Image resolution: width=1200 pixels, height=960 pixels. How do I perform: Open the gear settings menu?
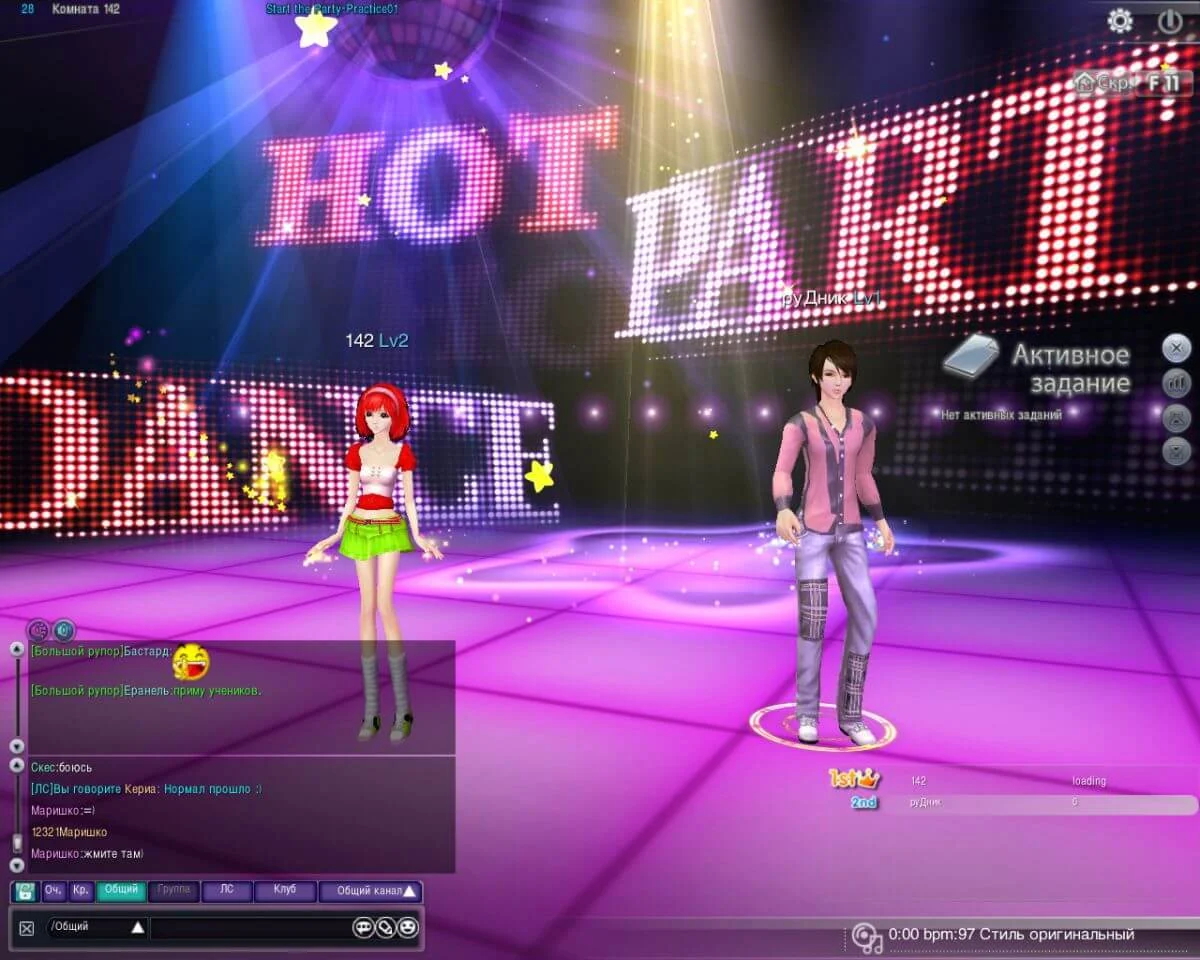coord(1120,20)
